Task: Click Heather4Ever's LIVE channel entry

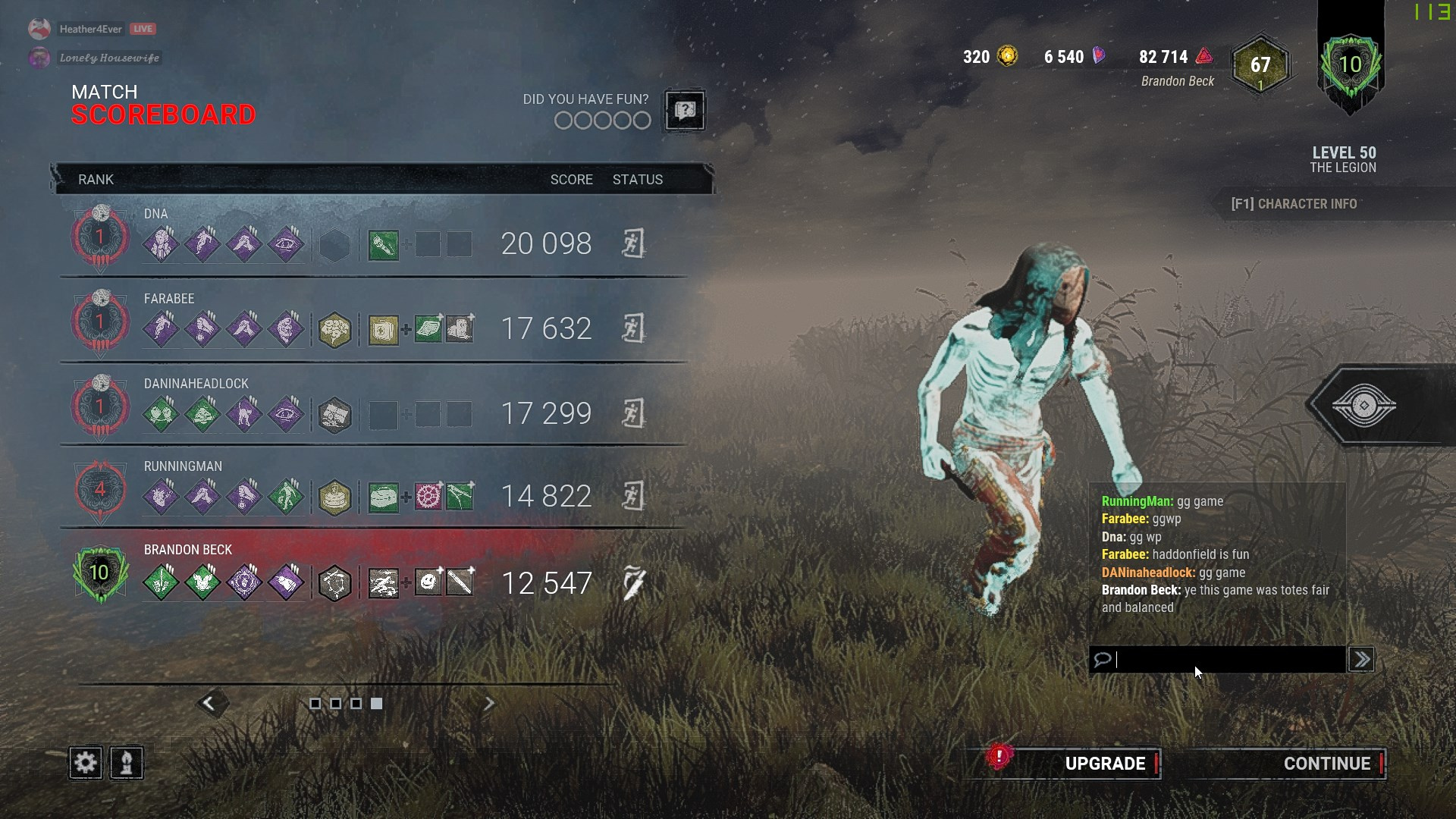Action: pyautogui.click(x=91, y=29)
